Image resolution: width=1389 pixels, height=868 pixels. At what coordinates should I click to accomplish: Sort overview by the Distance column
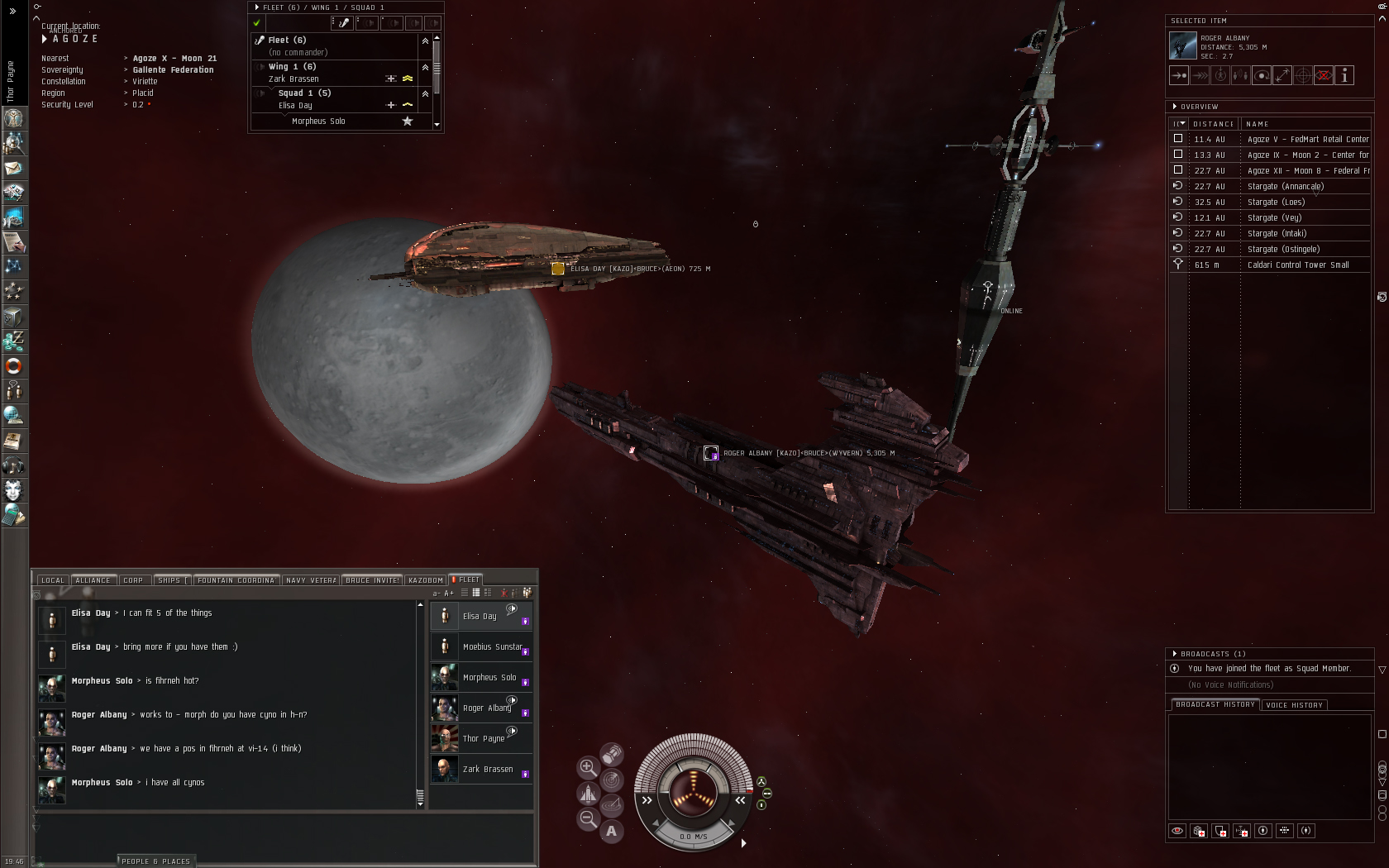1213,124
